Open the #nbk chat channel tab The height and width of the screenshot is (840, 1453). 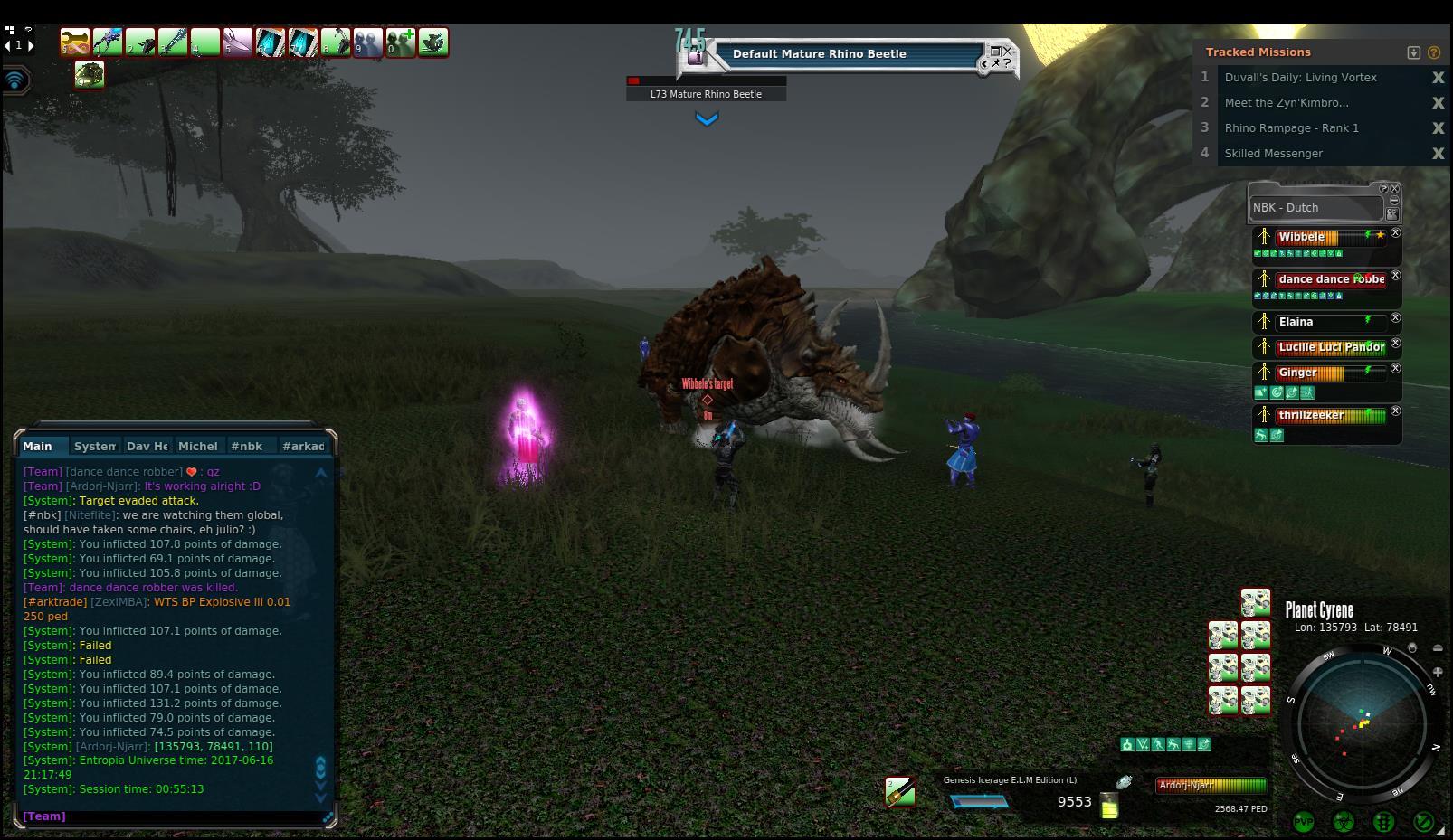click(246, 446)
